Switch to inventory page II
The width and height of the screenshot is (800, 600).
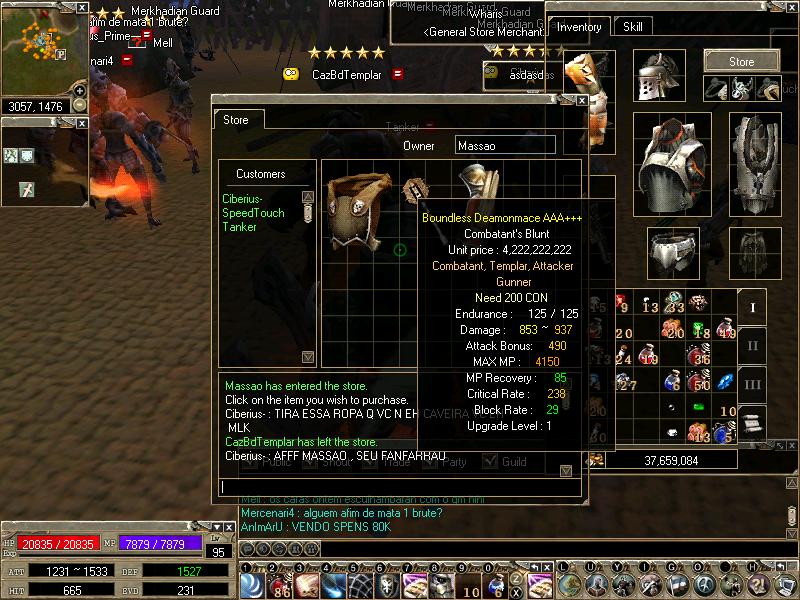(753, 345)
